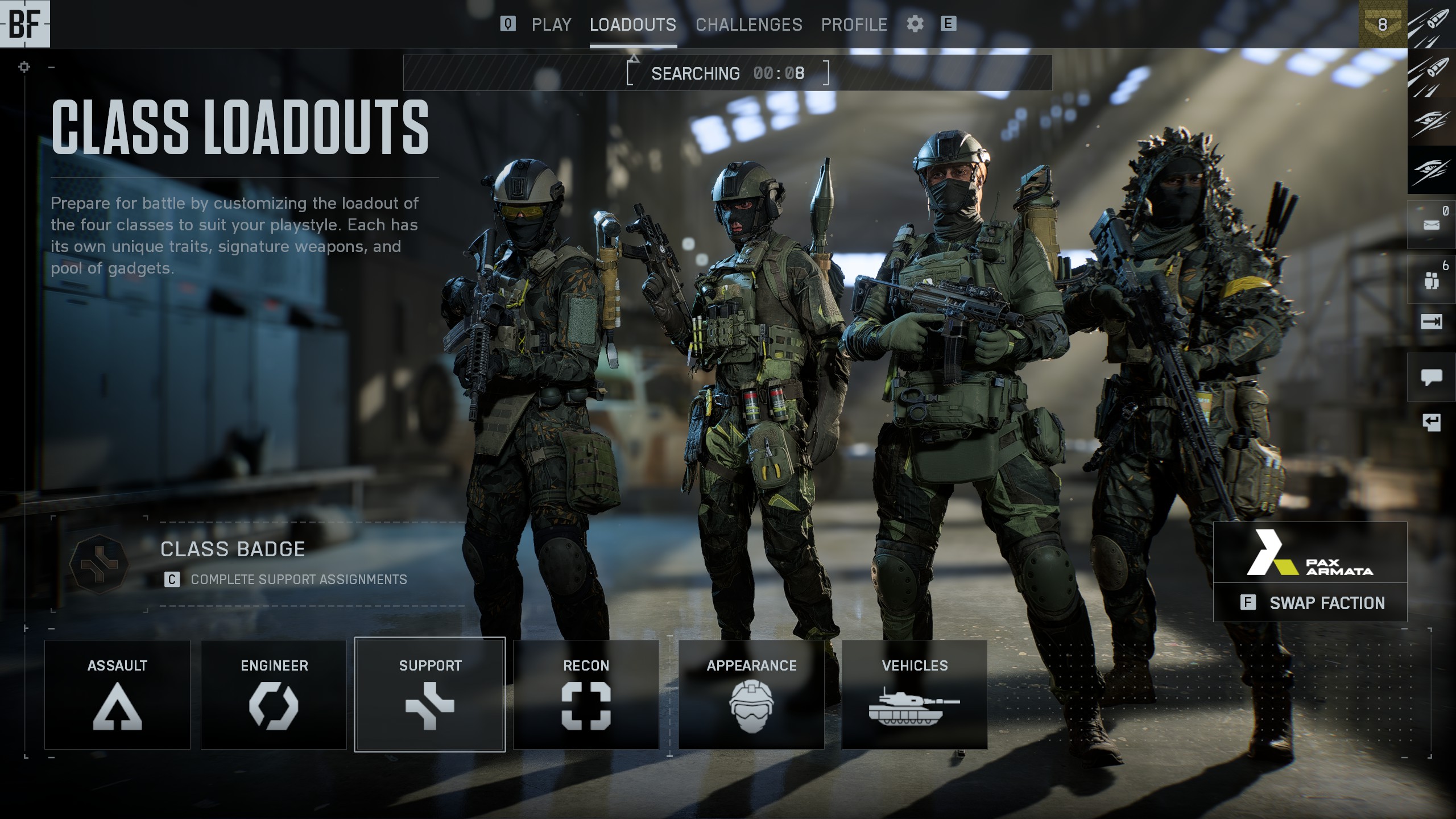Click the Searching matchmaking status bar
The width and height of the screenshot is (1456, 819).
pyautogui.click(x=727, y=73)
